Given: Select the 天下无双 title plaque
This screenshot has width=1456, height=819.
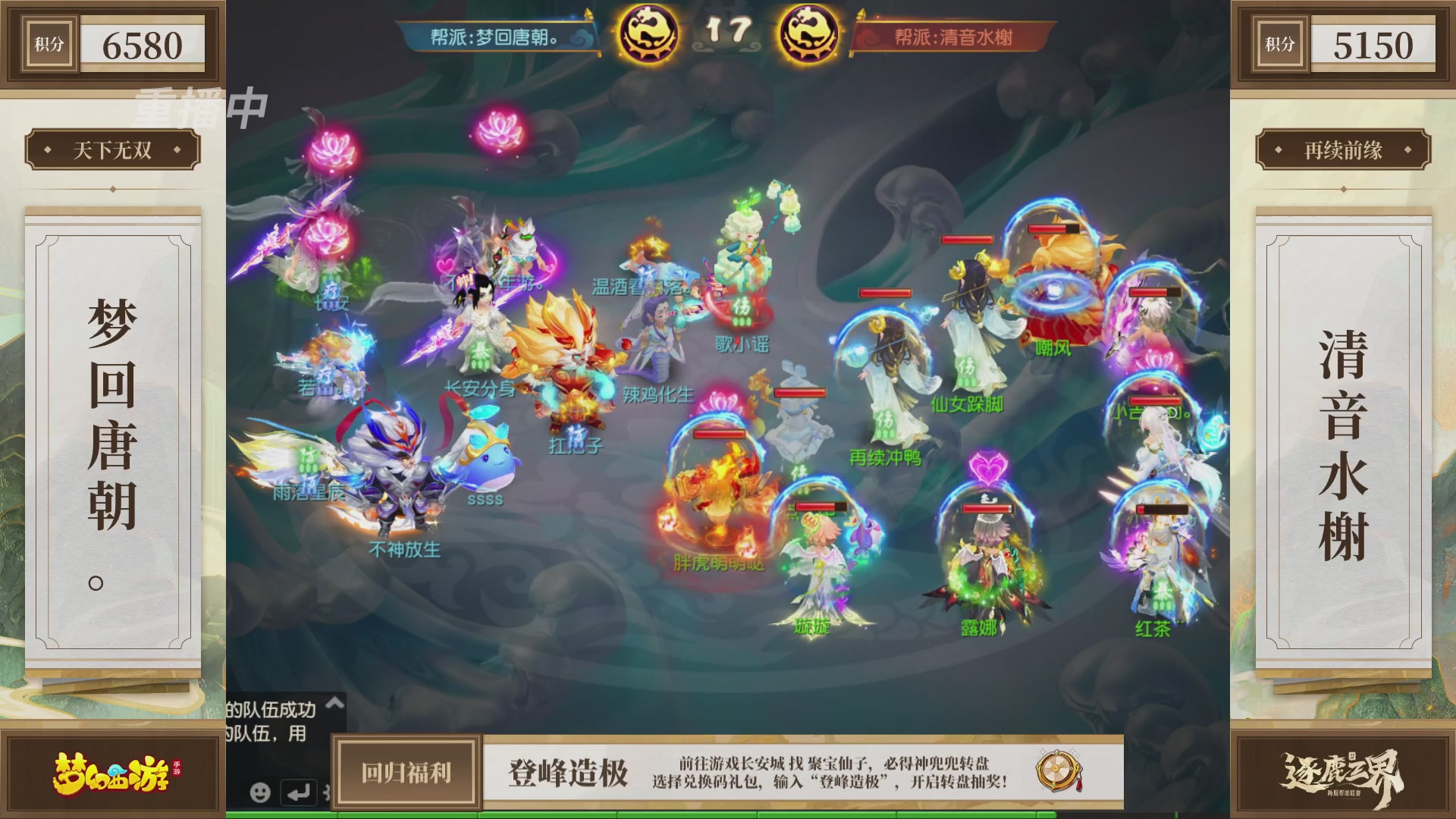Looking at the screenshot, I should coord(114,151).
